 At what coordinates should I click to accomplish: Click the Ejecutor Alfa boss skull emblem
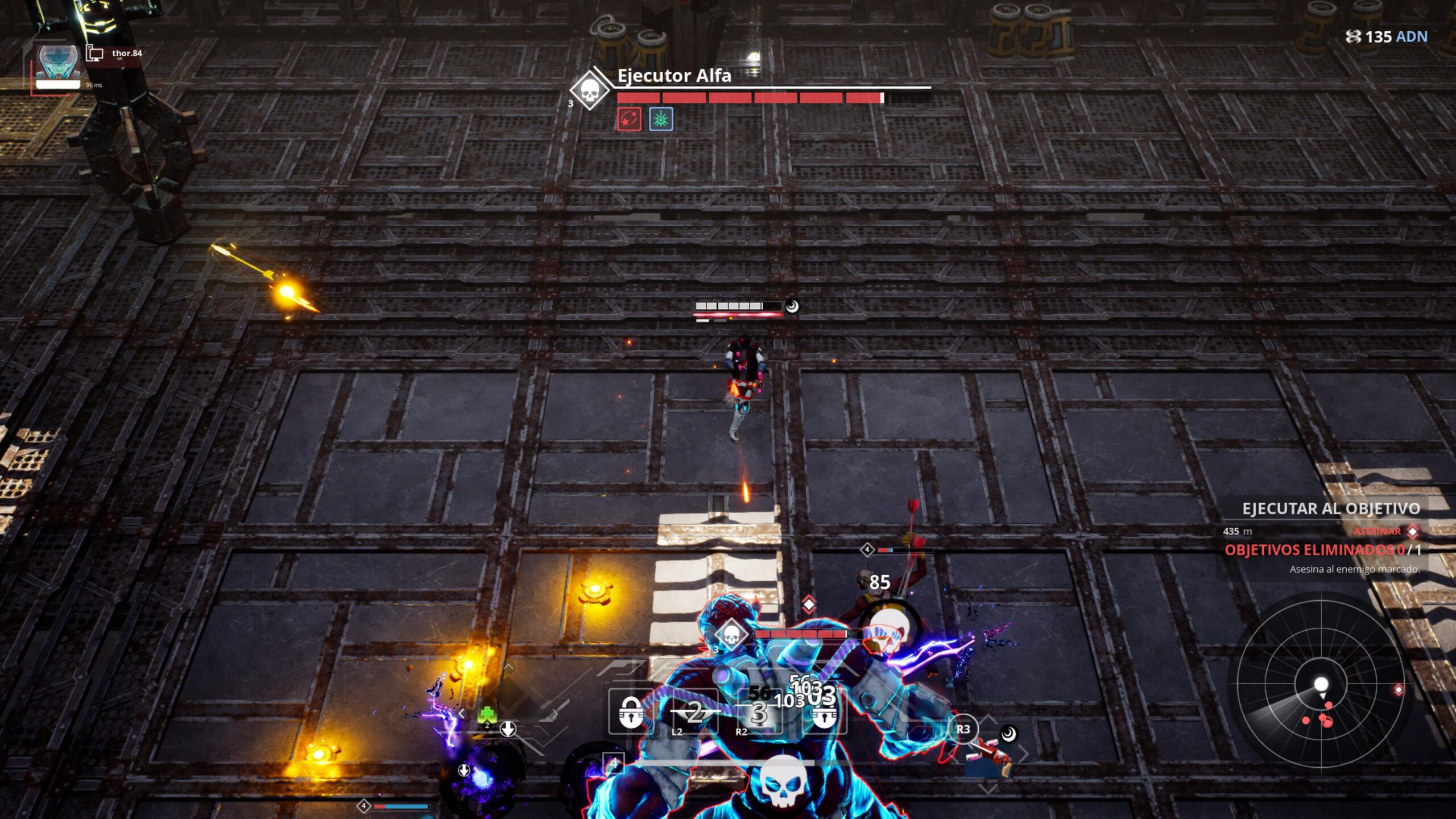pyautogui.click(x=590, y=90)
